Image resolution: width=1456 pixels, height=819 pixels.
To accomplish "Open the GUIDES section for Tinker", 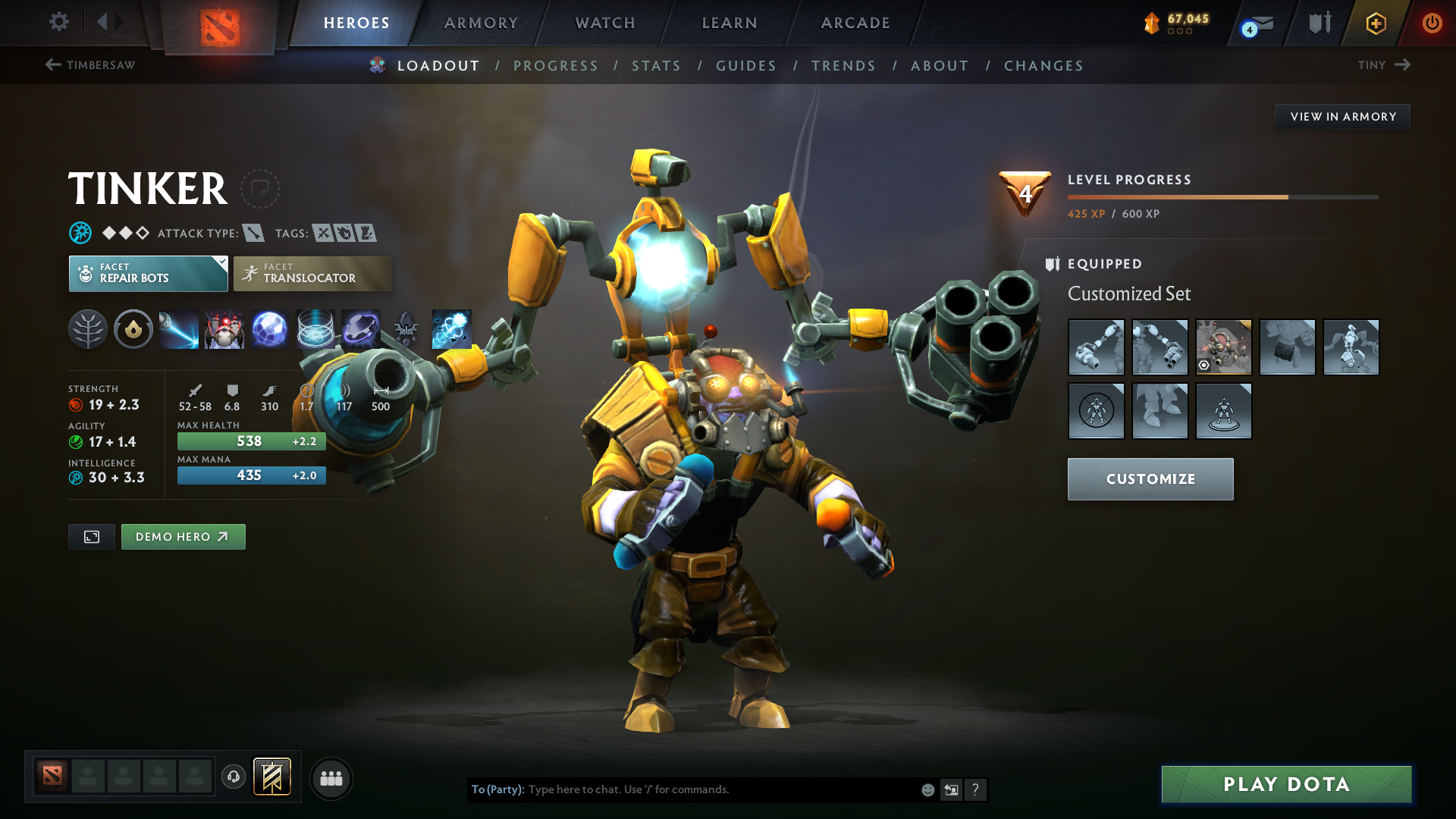I will tap(745, 66).
